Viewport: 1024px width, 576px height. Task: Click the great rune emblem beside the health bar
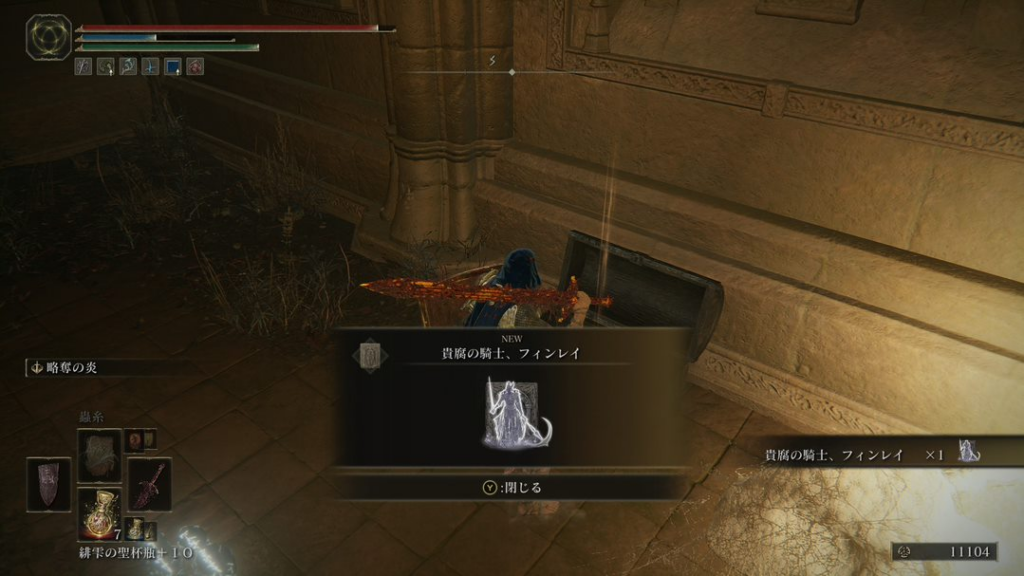pyautogui.click(x=48, y=37)
